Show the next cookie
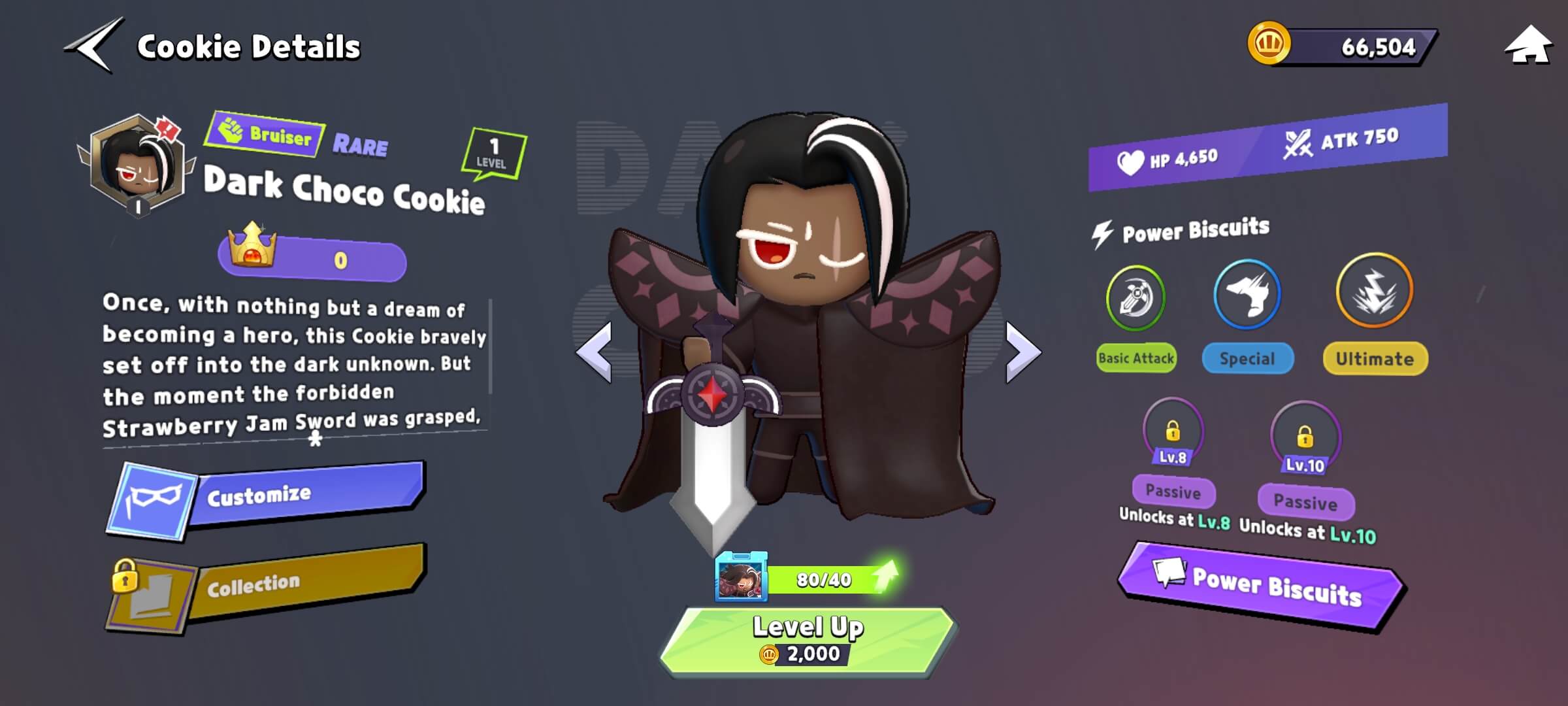The width and height of the screenshot is (1568, 706). pos(1022,352)
